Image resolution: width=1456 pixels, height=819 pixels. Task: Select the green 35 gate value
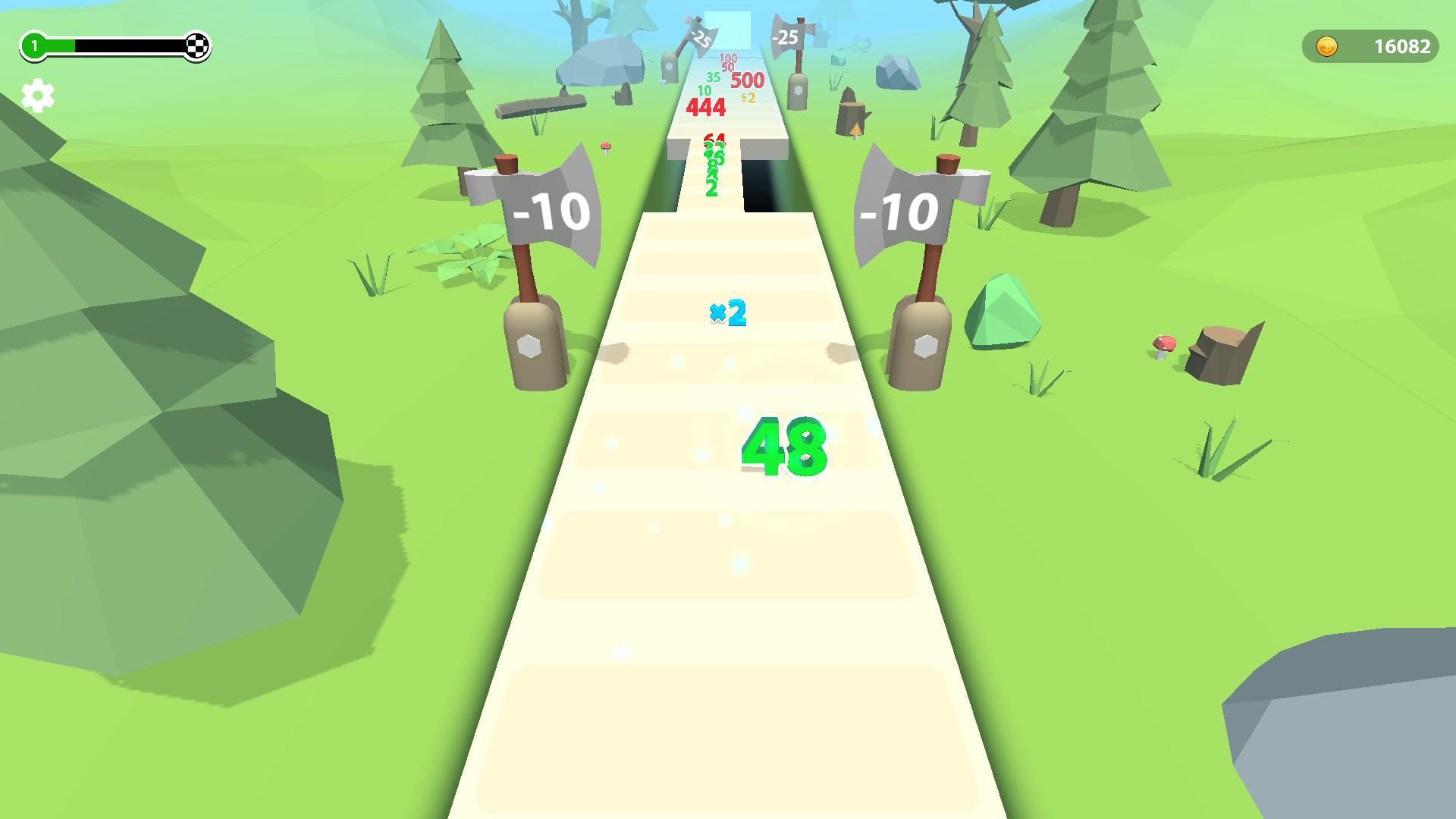pos(712,77)
